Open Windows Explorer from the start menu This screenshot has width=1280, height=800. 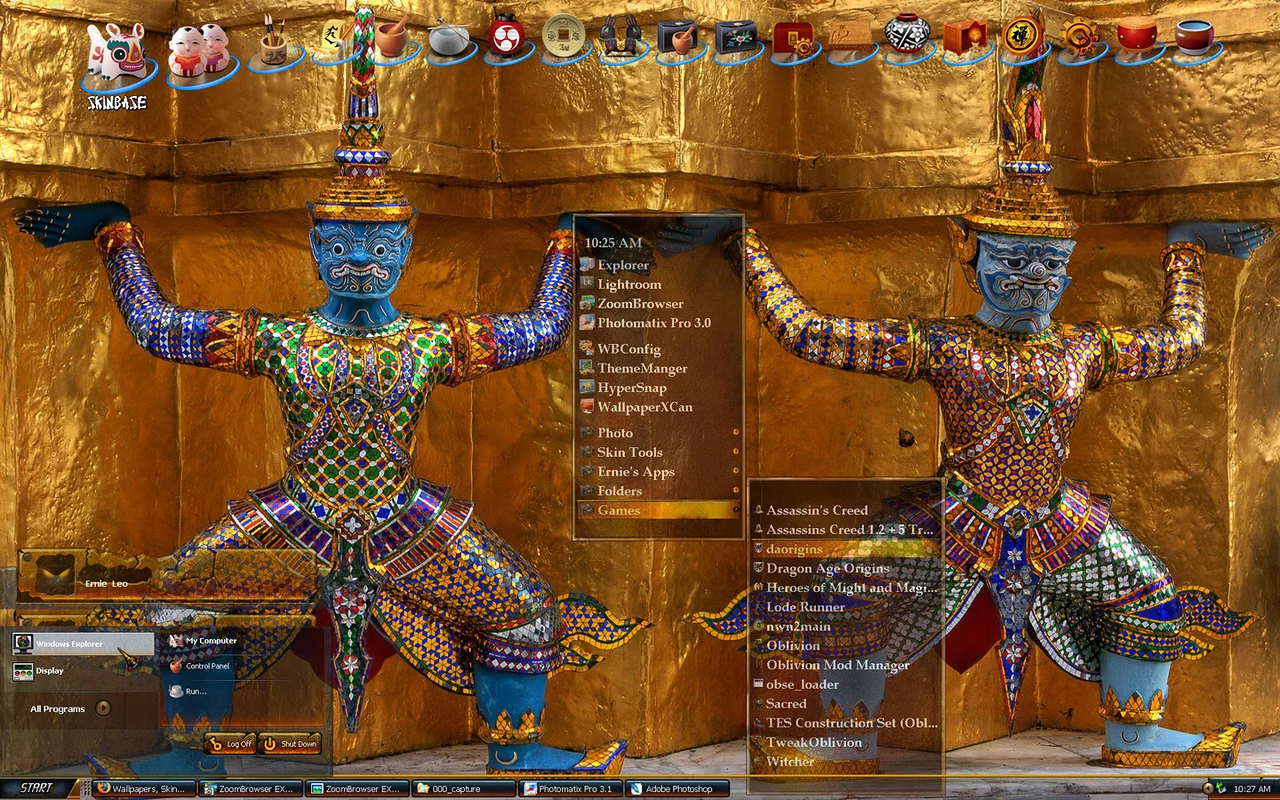[70, 644]
